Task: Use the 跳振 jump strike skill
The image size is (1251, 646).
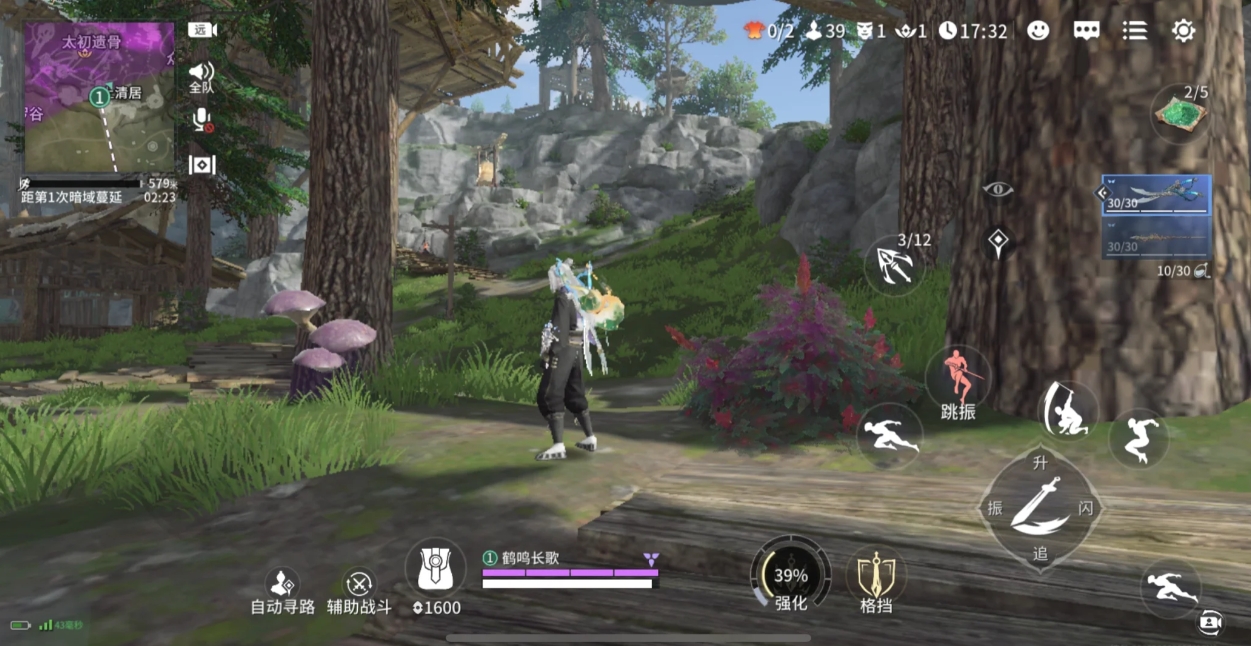Action: [958, 380]
